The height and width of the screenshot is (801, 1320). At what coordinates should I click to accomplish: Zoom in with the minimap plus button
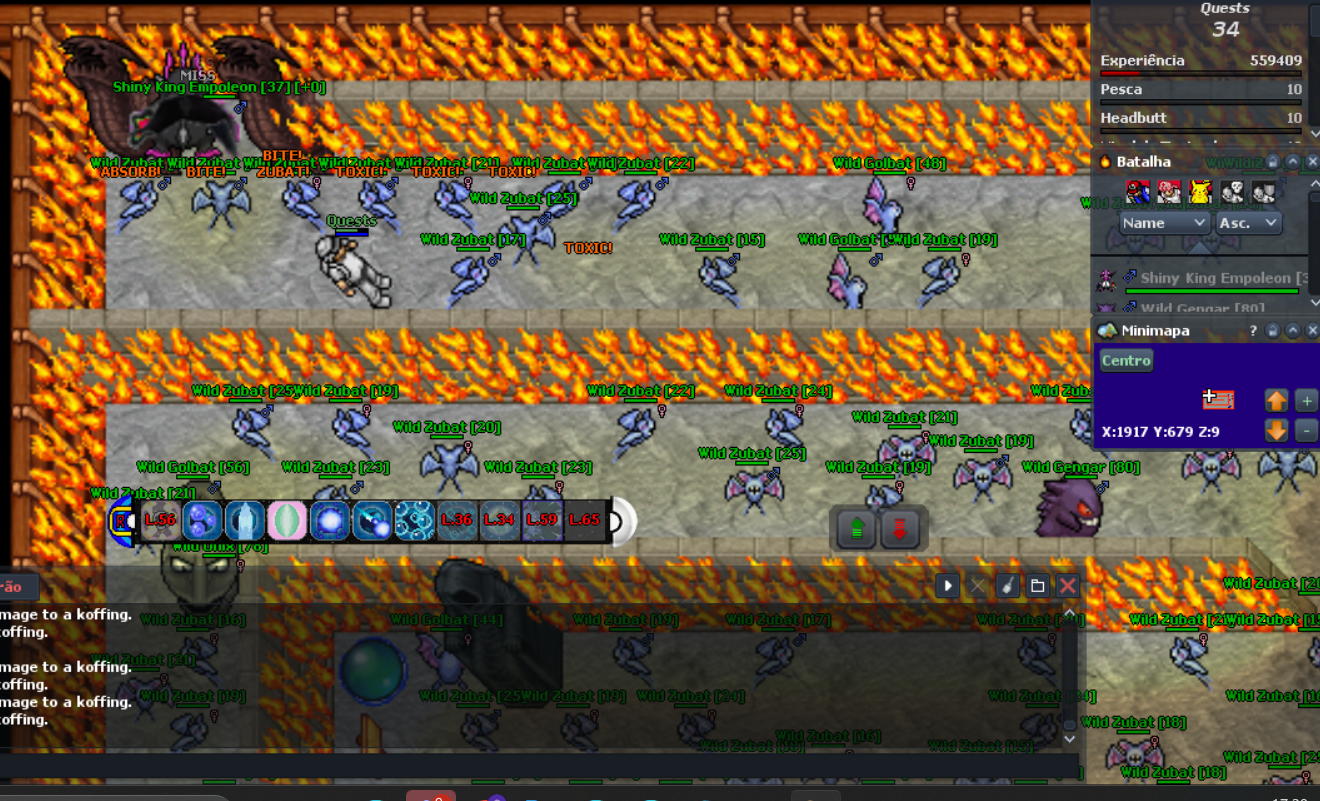[1306, 400]
